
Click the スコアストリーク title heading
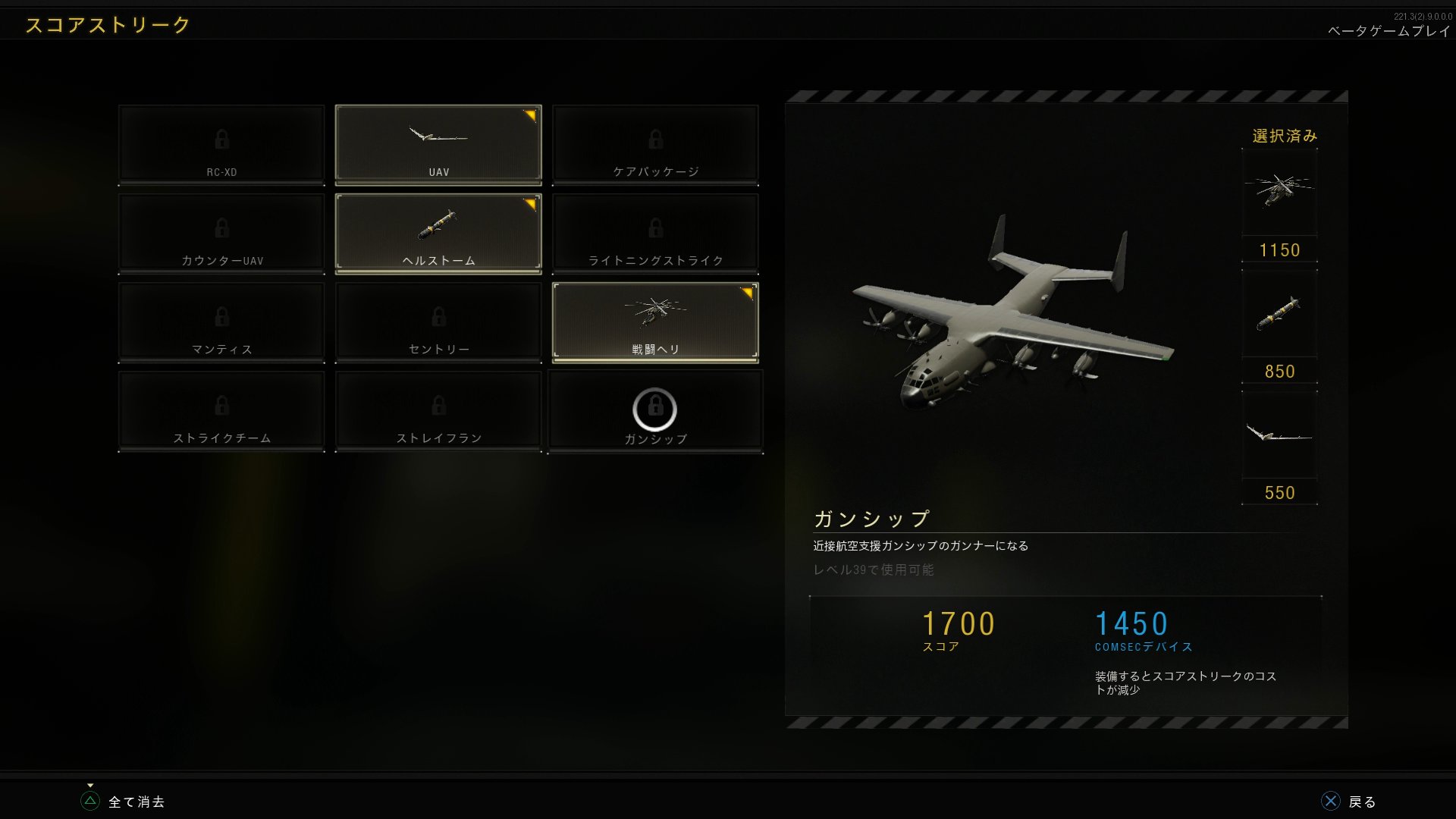pos(105,24)
